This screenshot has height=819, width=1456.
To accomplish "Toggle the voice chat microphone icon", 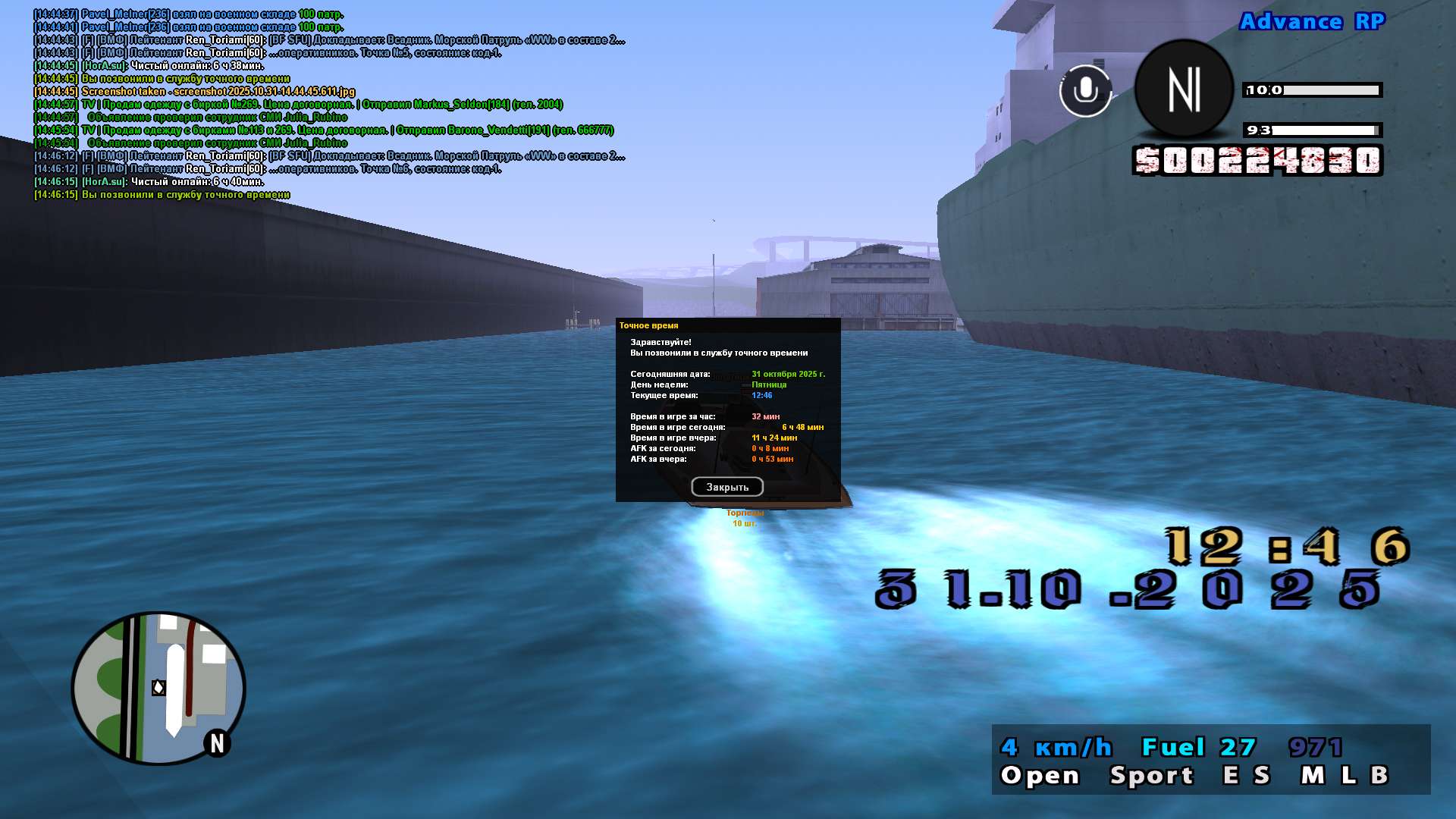I will [x=1085, y=91].
